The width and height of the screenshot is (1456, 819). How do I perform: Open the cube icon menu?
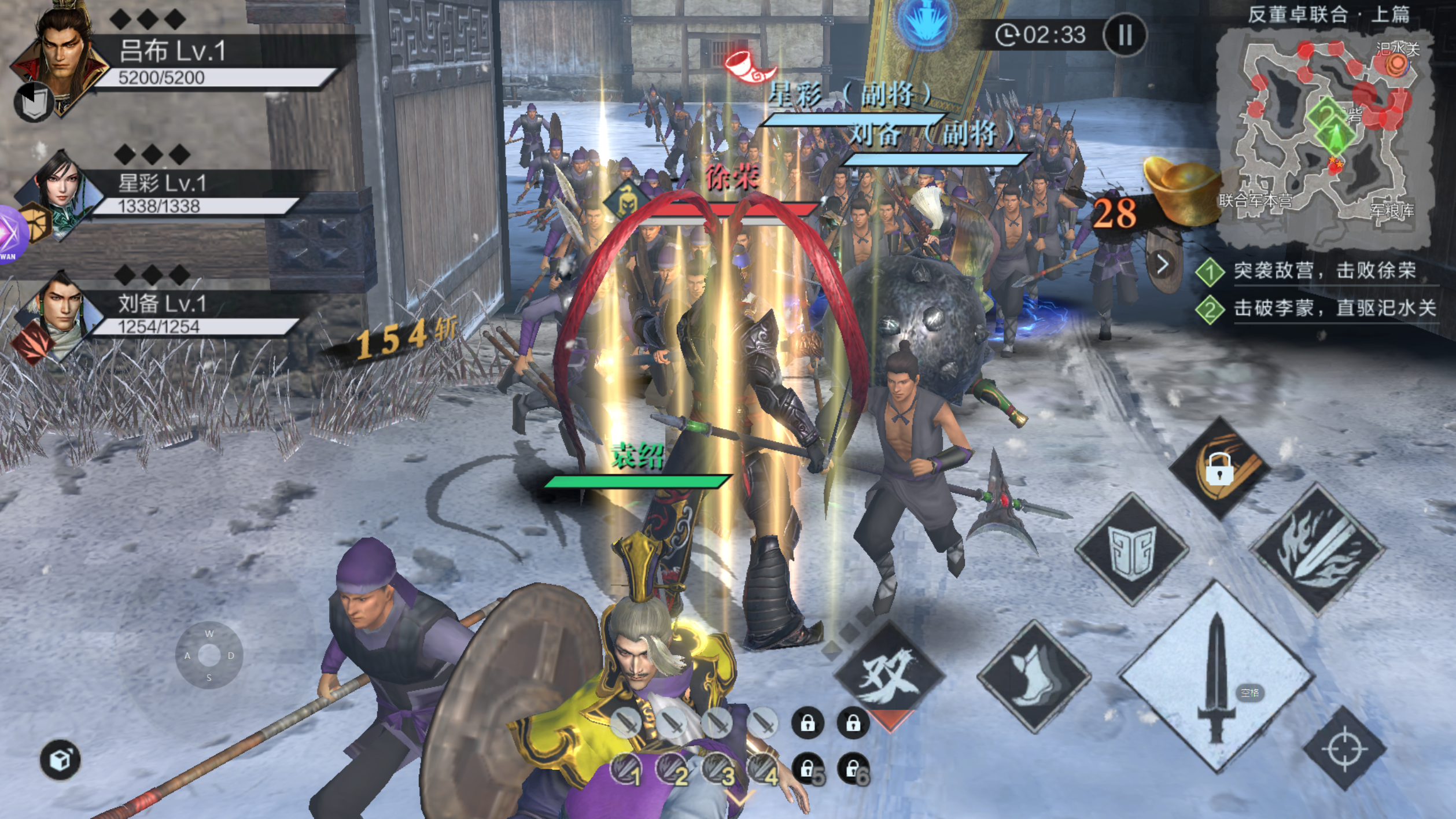click(x=60, y=759)
